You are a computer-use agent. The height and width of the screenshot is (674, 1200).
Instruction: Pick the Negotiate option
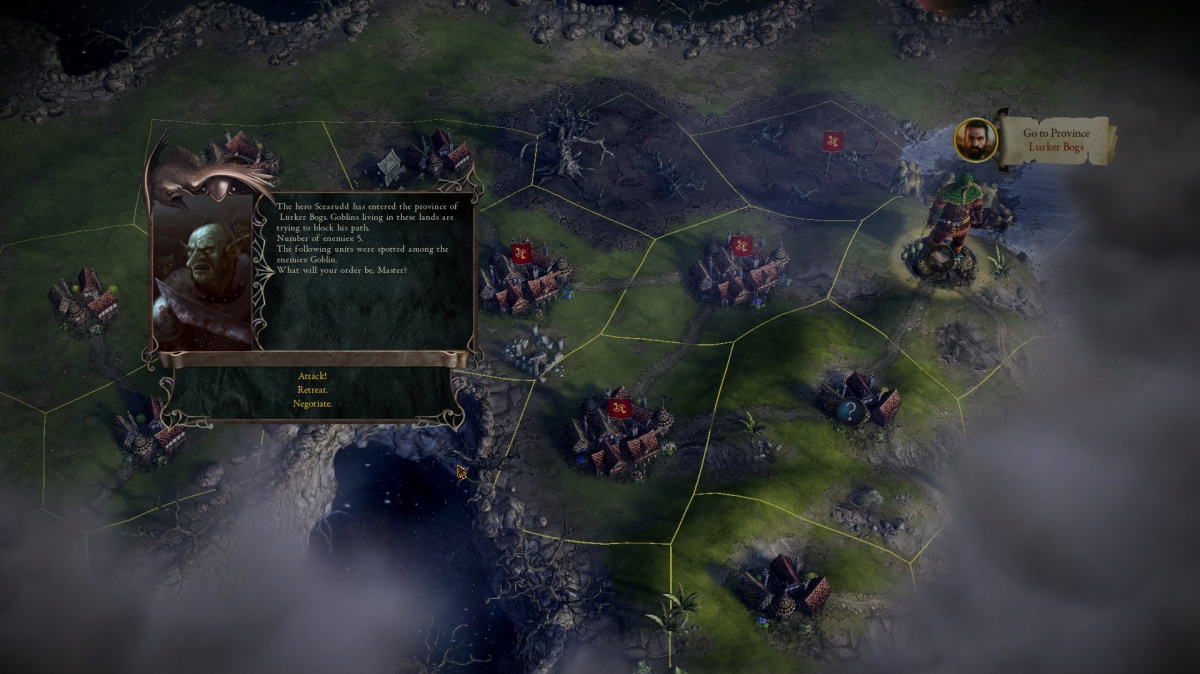pyautogui.click(x=313, y=404)
